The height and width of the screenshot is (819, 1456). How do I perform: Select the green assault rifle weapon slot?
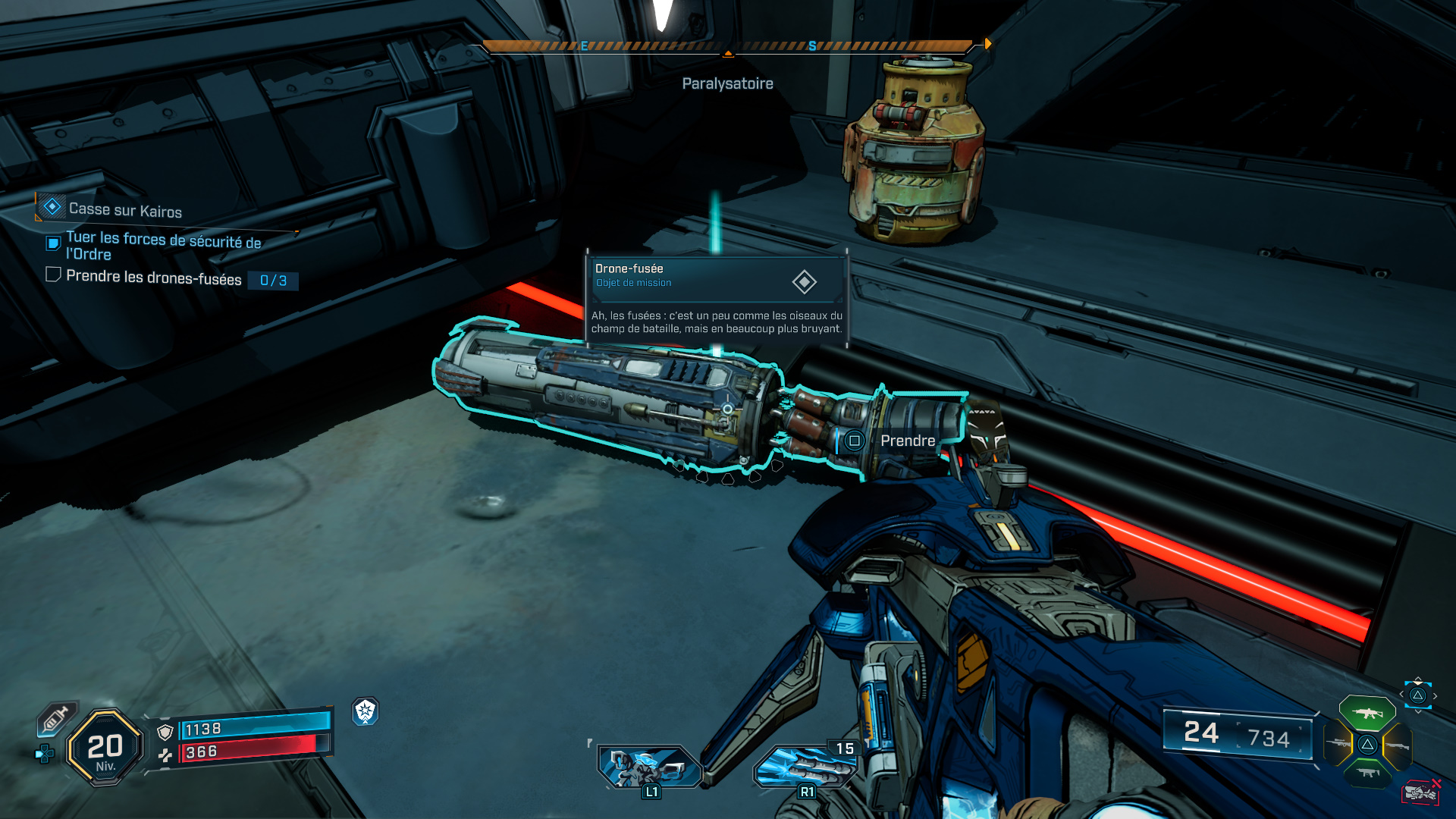[1367, 713]
